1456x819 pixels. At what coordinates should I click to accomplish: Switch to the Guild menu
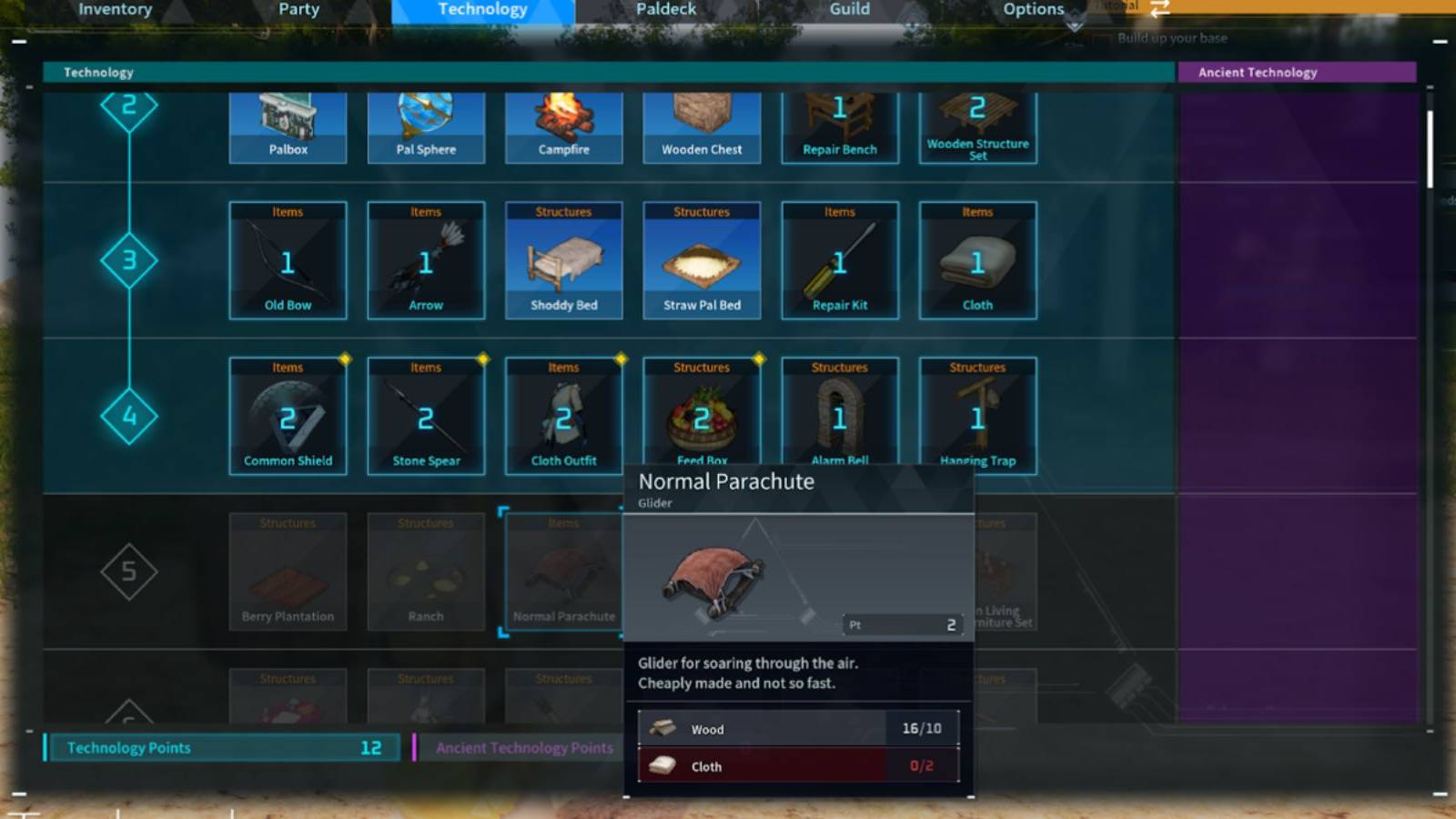[849, 9]
